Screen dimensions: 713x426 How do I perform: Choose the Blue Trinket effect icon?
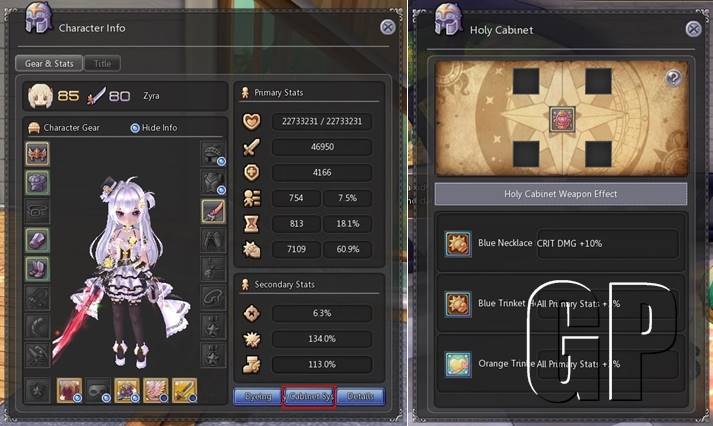coord(460,303)
